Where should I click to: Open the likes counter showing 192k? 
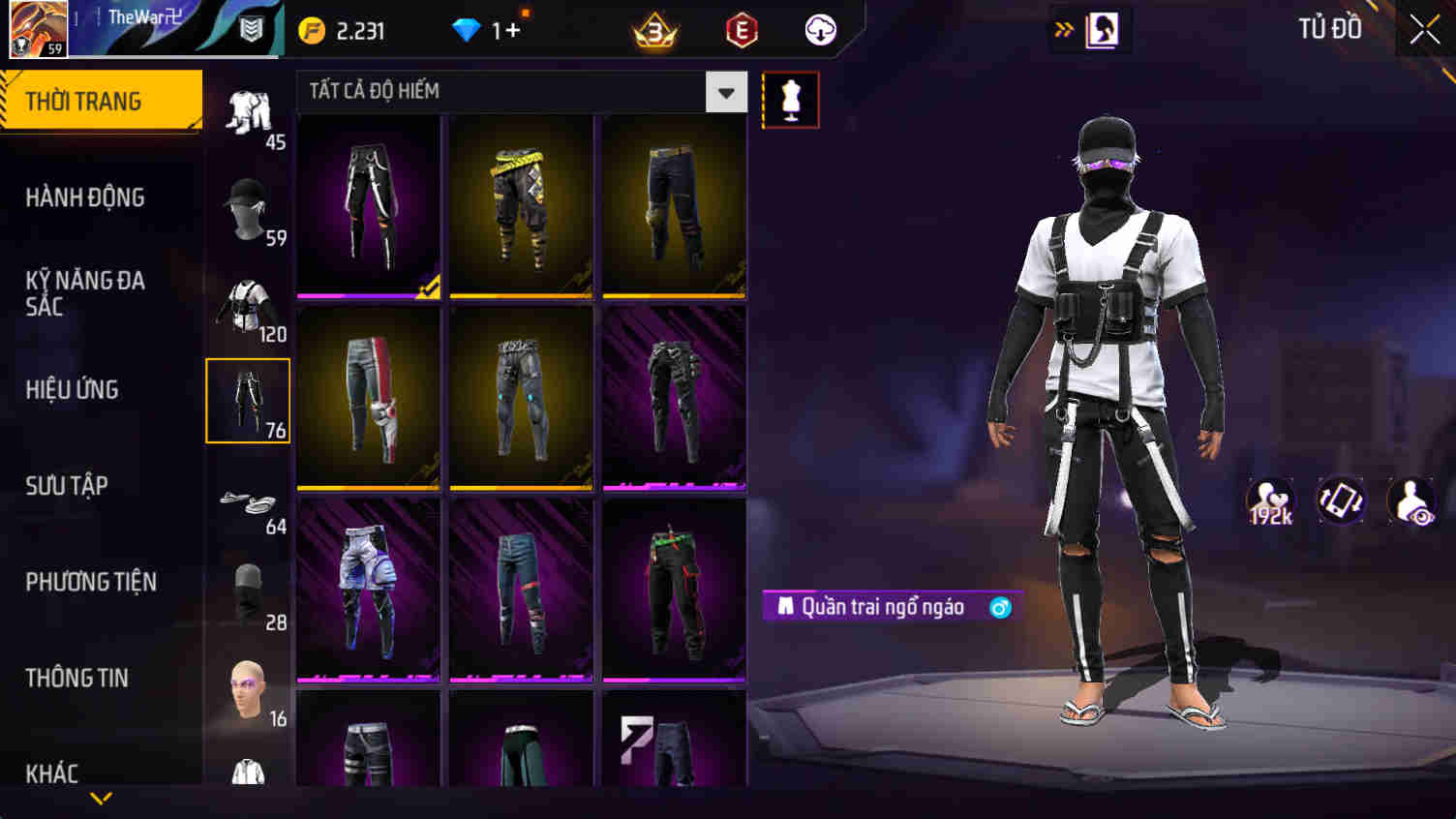1269,500
